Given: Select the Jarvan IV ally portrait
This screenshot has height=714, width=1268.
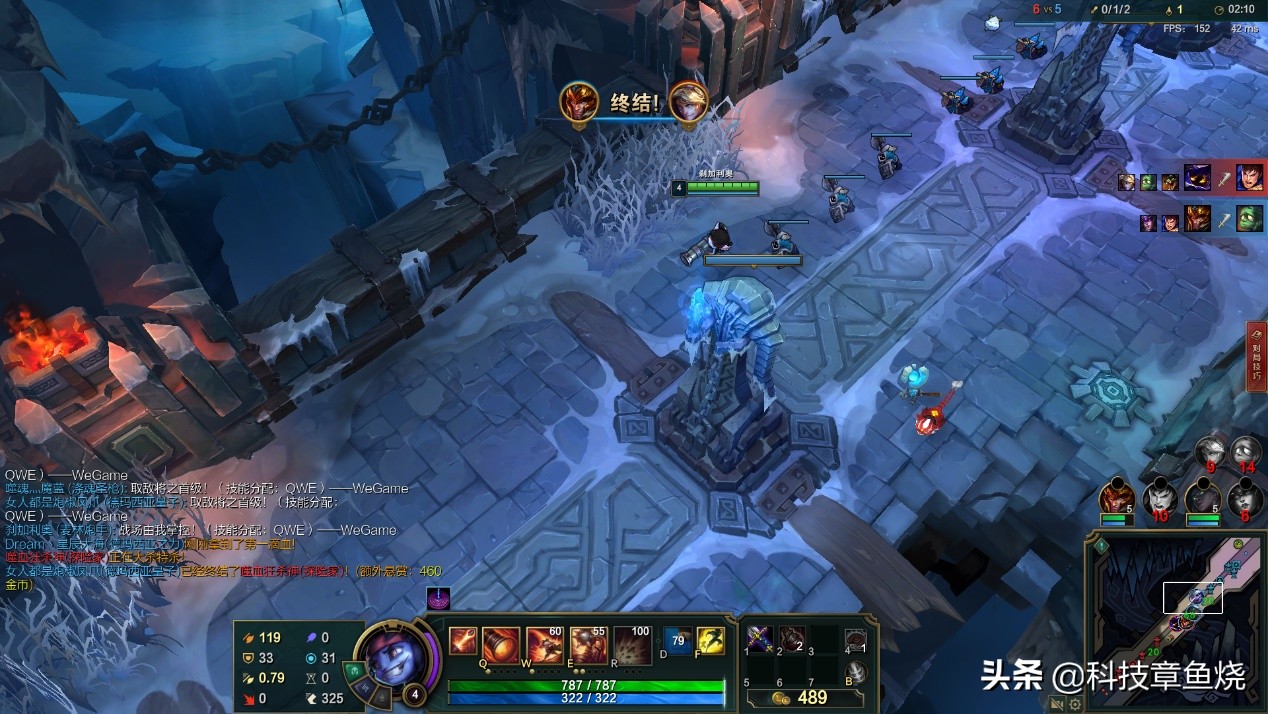Looking at the screenshot, I should pyautogui.click(x=1117, y=495).
